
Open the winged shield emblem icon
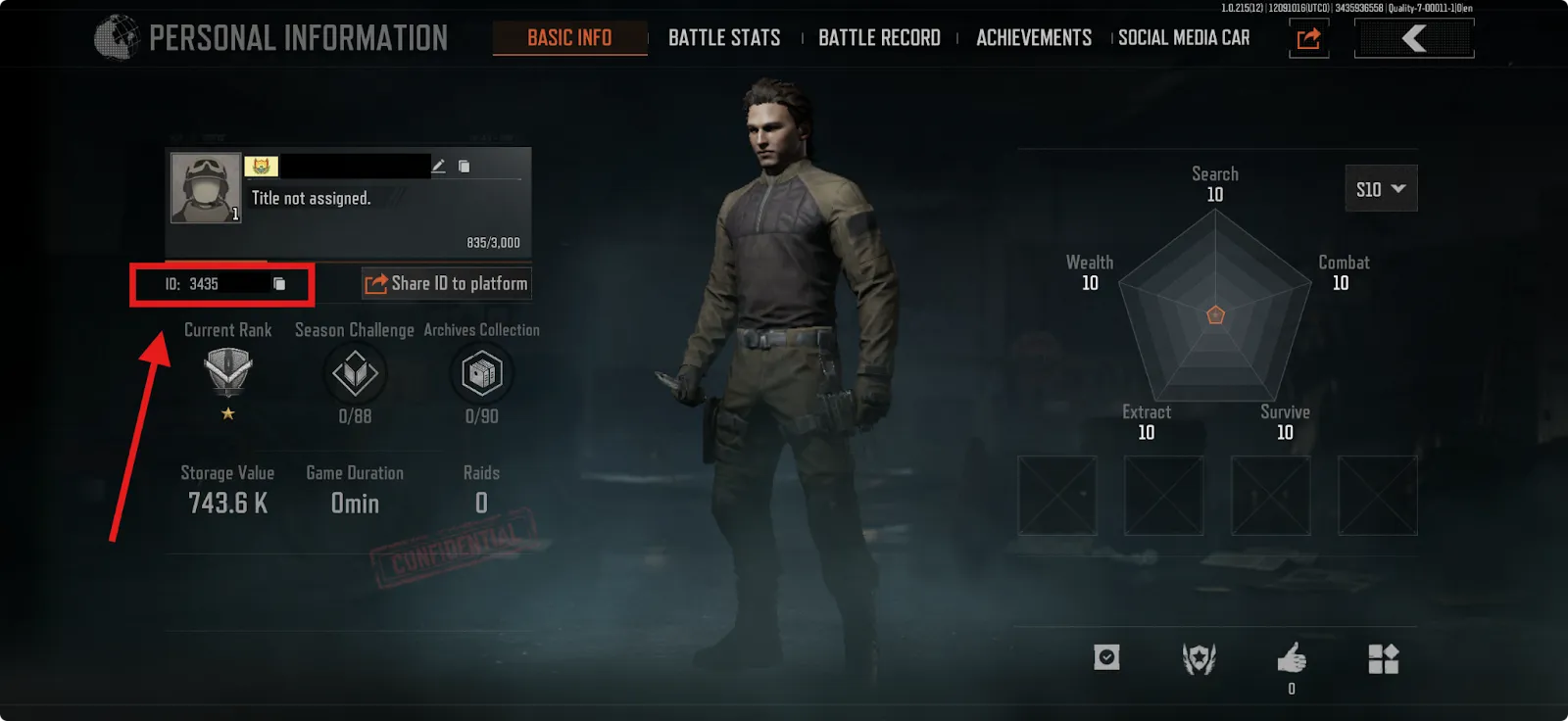tap(1199, 658)
